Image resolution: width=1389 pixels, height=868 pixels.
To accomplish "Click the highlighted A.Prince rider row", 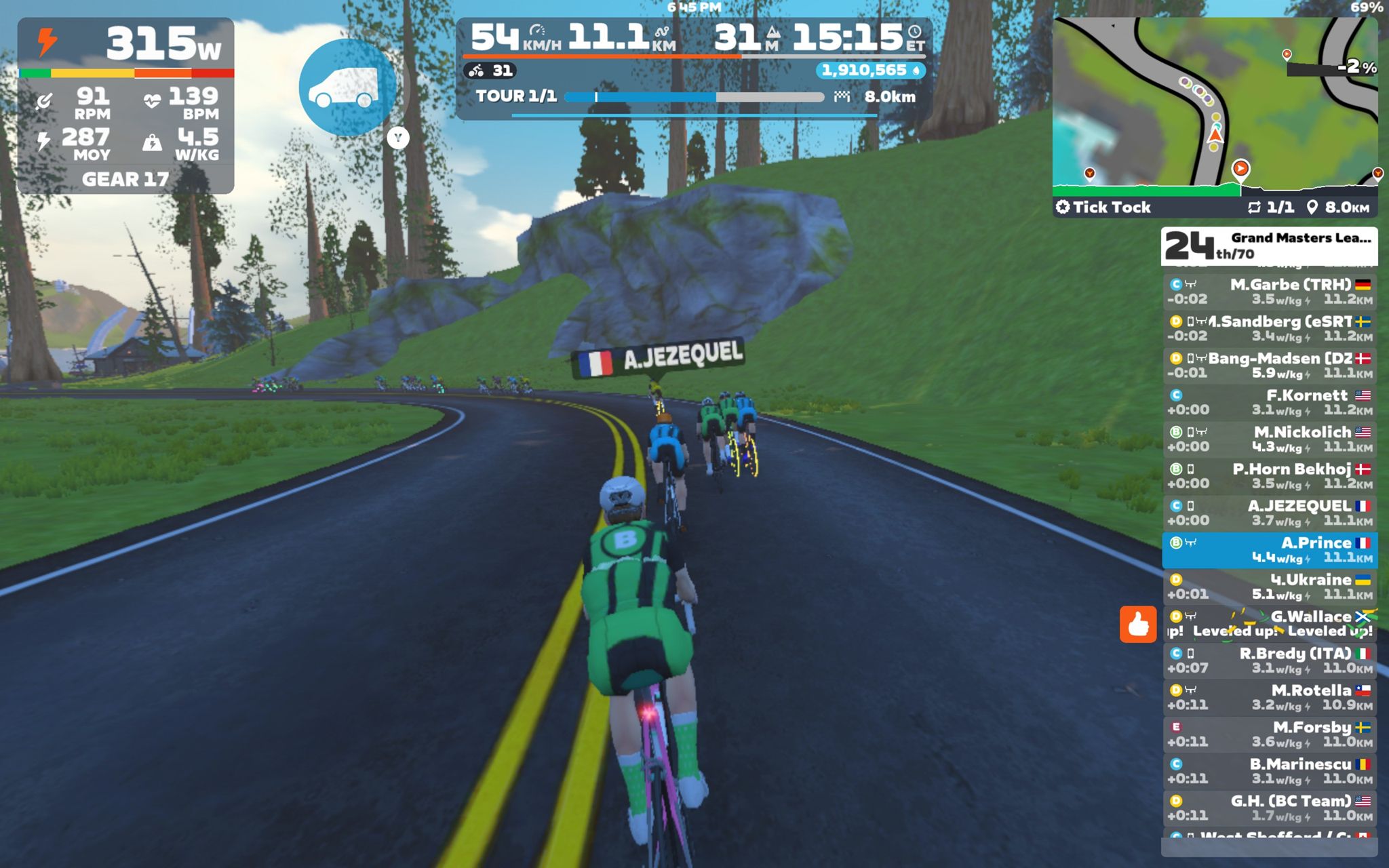I will point(1269,550).
